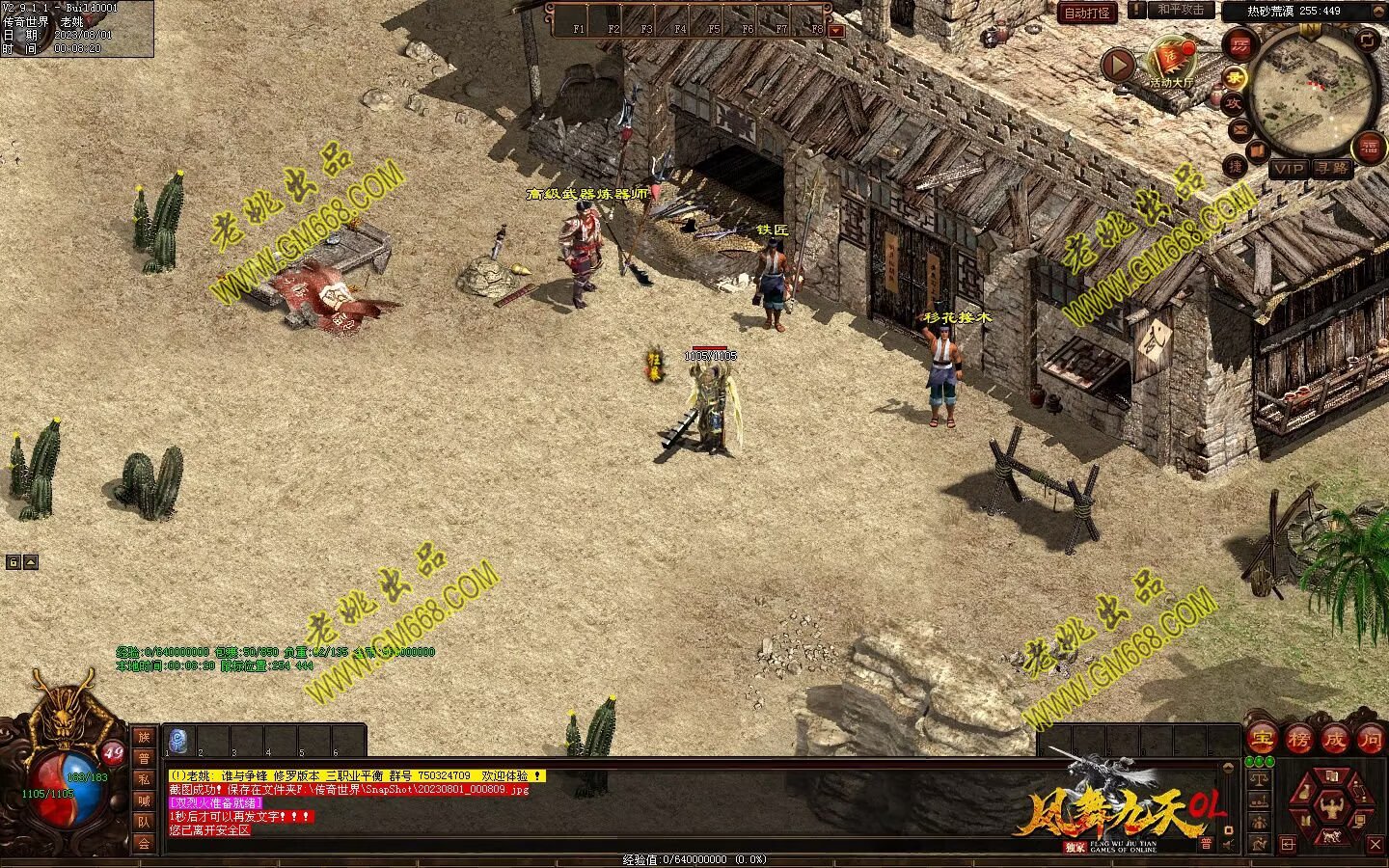Select the blue rune stone in hotbar
The width and height of the screenshot is (1389, 868).
178,741
